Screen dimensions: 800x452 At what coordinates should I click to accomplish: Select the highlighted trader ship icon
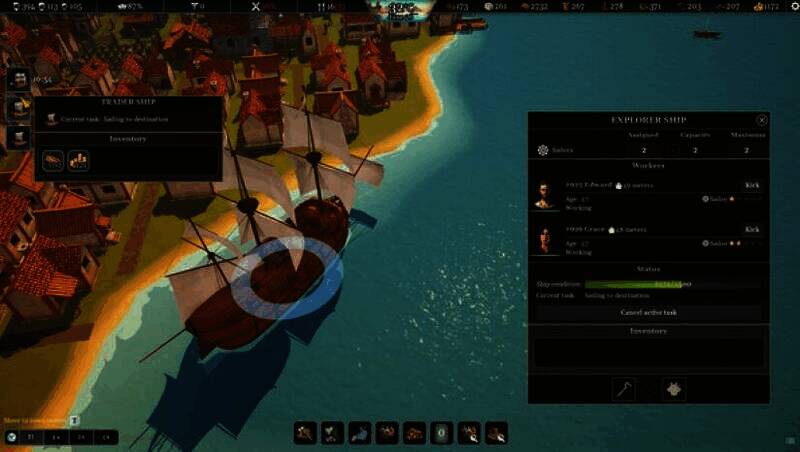18,106
